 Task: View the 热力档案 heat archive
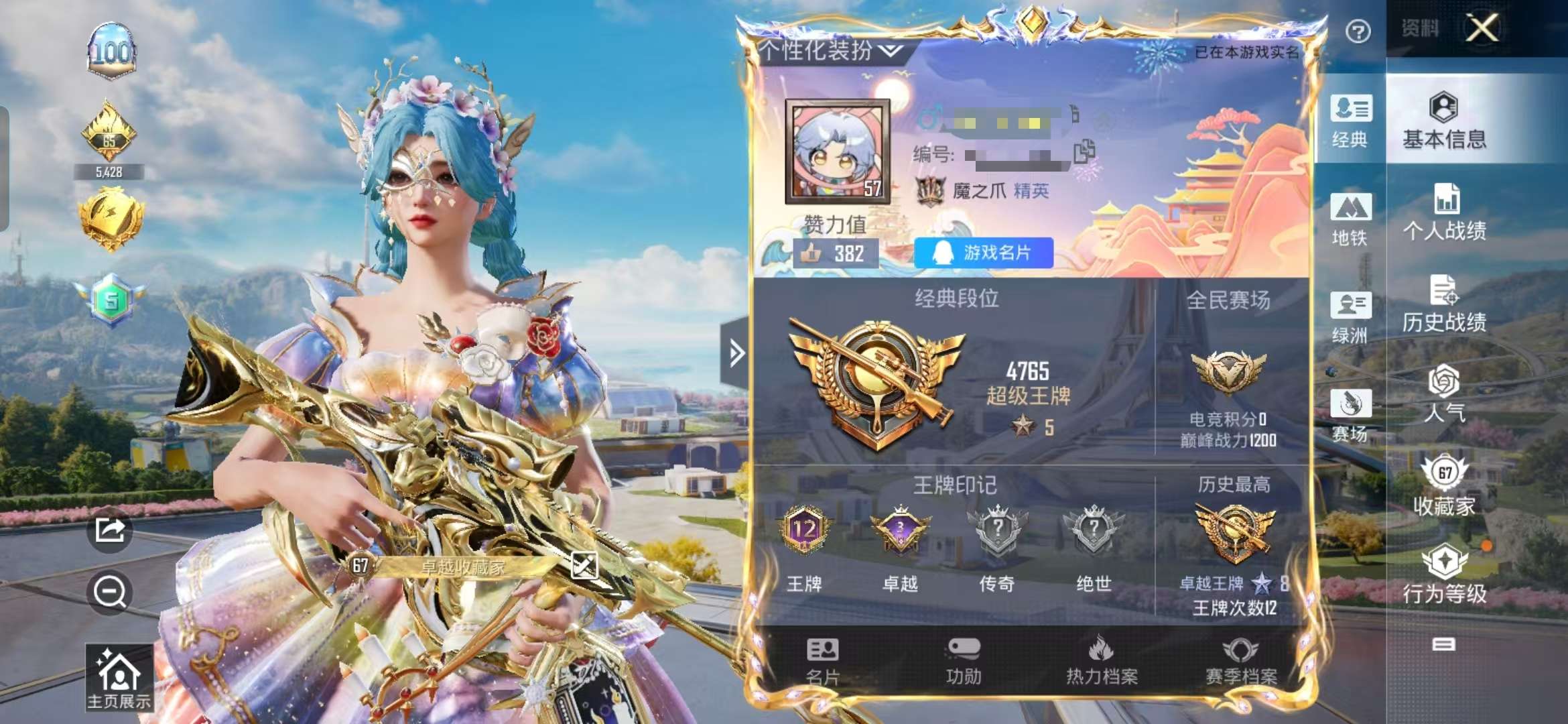coord(1102,661)
